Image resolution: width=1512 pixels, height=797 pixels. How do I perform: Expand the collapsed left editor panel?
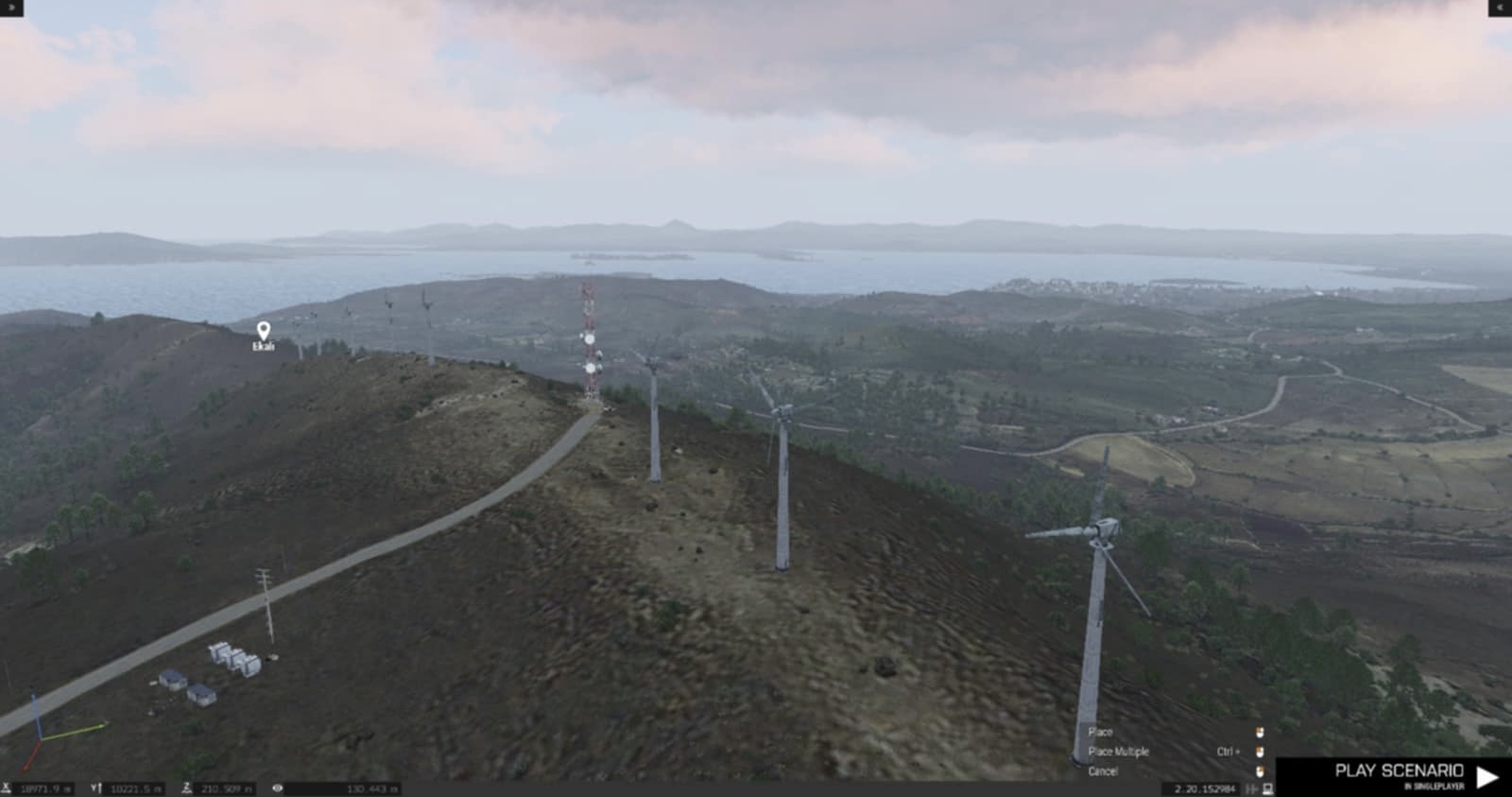click(x=10, y=8)
